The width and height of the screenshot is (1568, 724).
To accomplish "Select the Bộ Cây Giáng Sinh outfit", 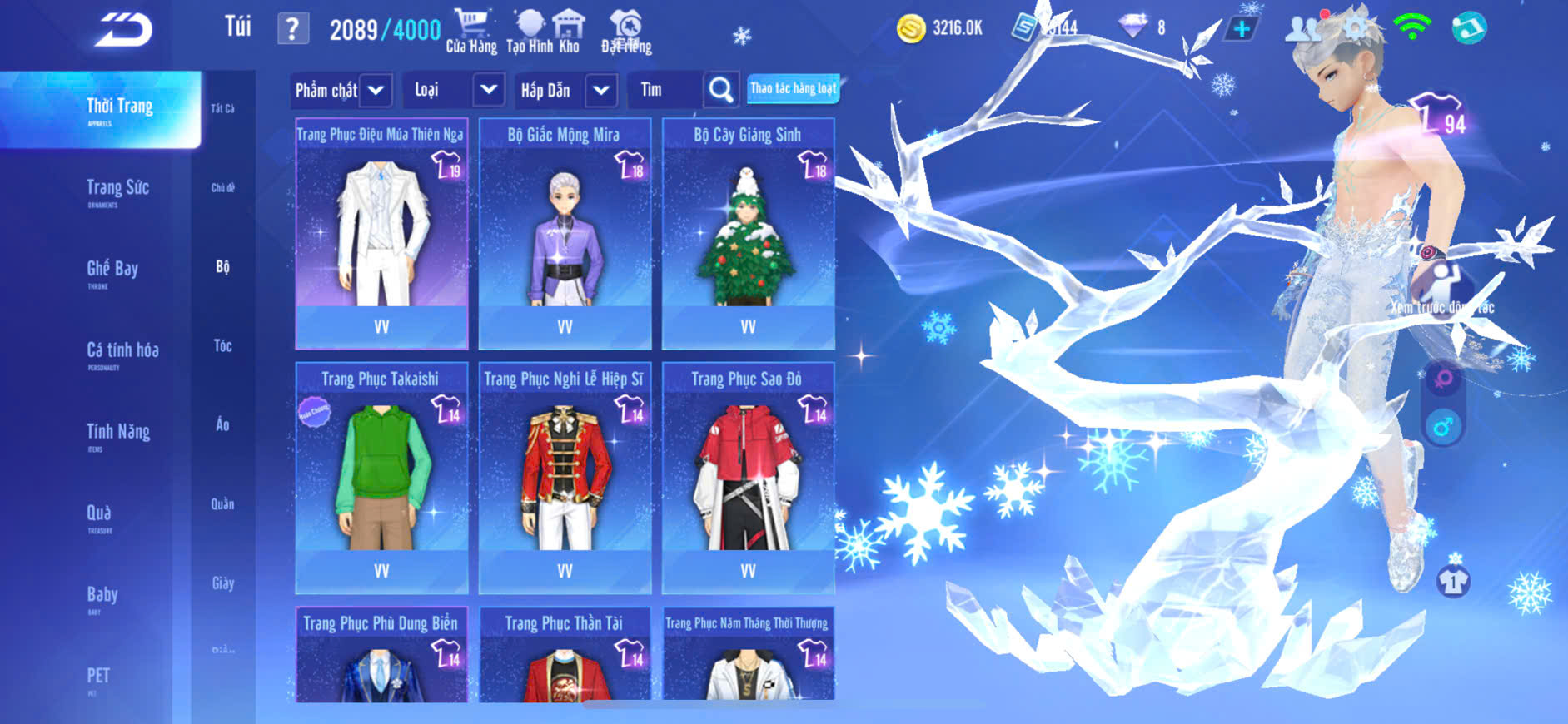I will pyautogui.click(x=748, y=234).
